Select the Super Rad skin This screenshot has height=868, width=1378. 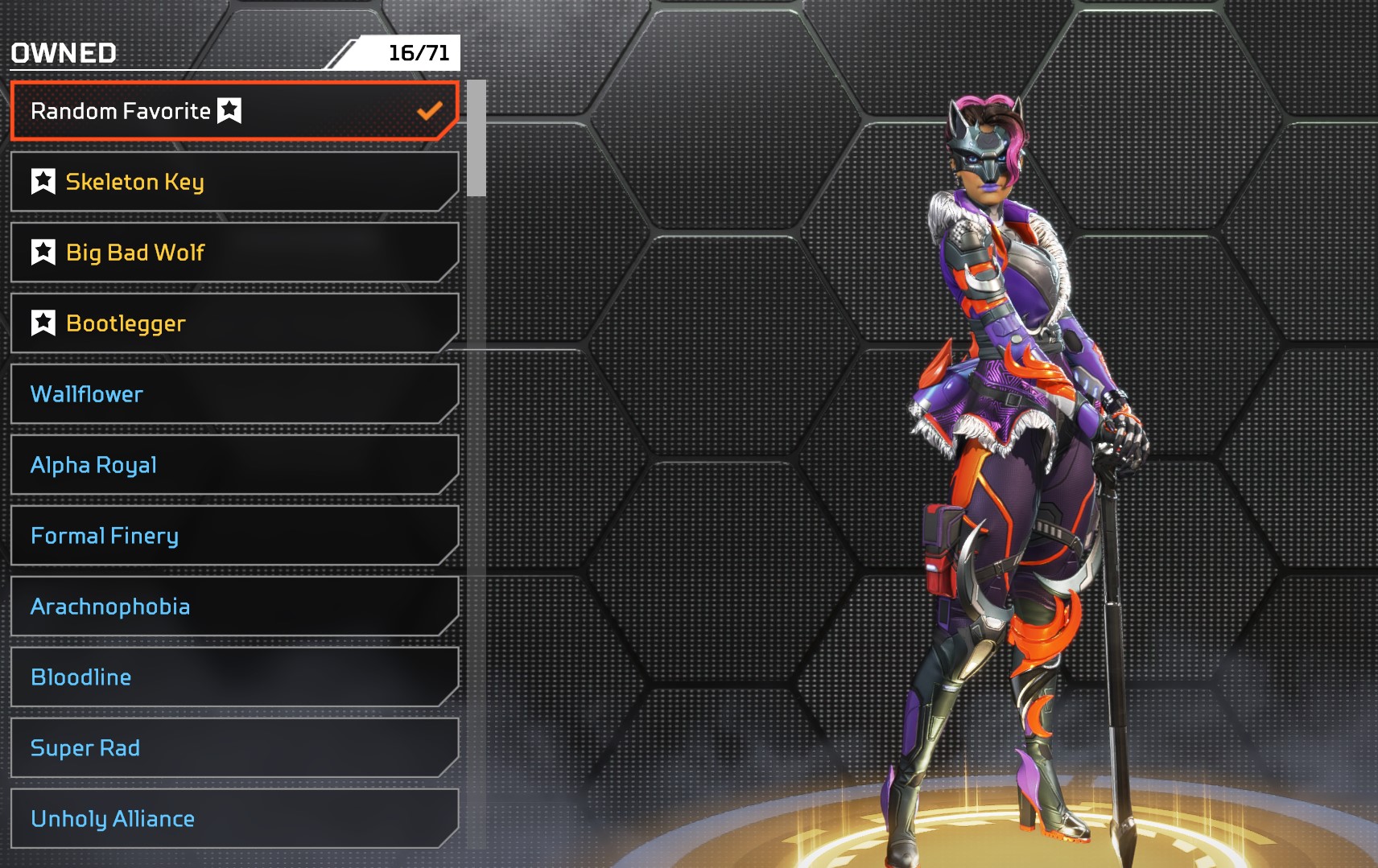[233, 748]
